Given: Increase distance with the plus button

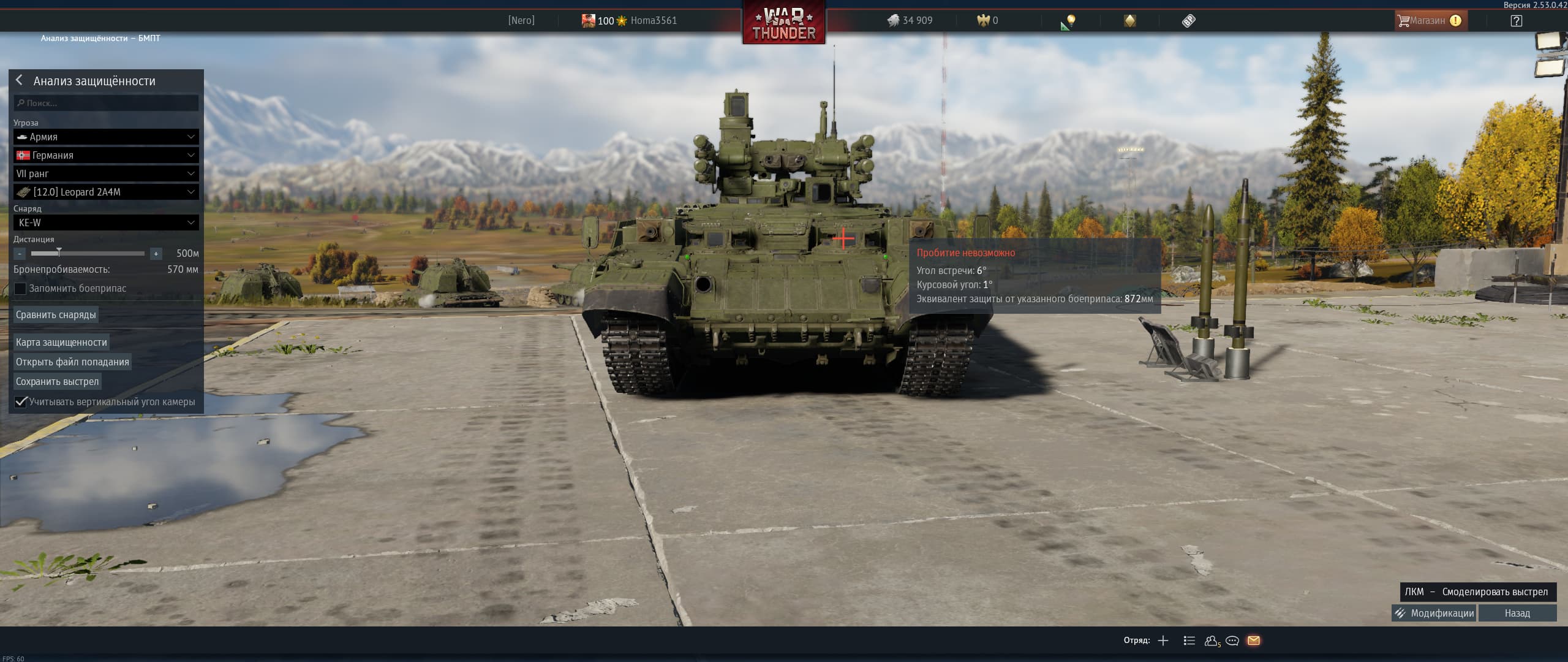Looking at the screenshot, I should [156, 253].
